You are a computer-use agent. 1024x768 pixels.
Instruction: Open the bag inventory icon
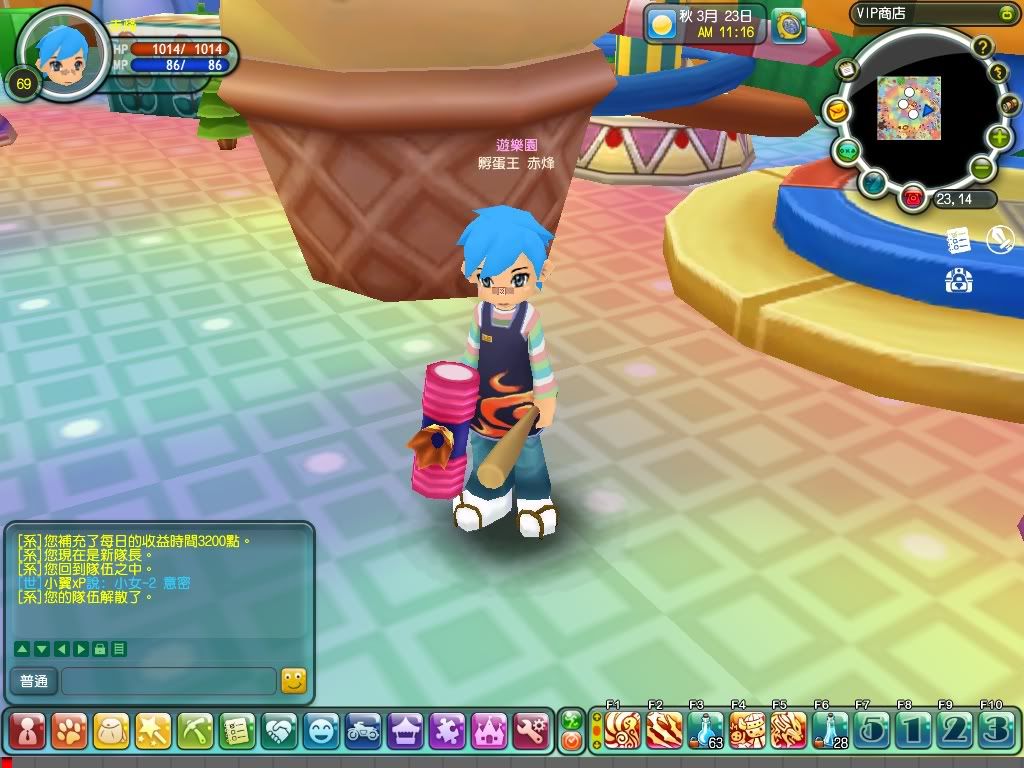click(x=111, y=732)
